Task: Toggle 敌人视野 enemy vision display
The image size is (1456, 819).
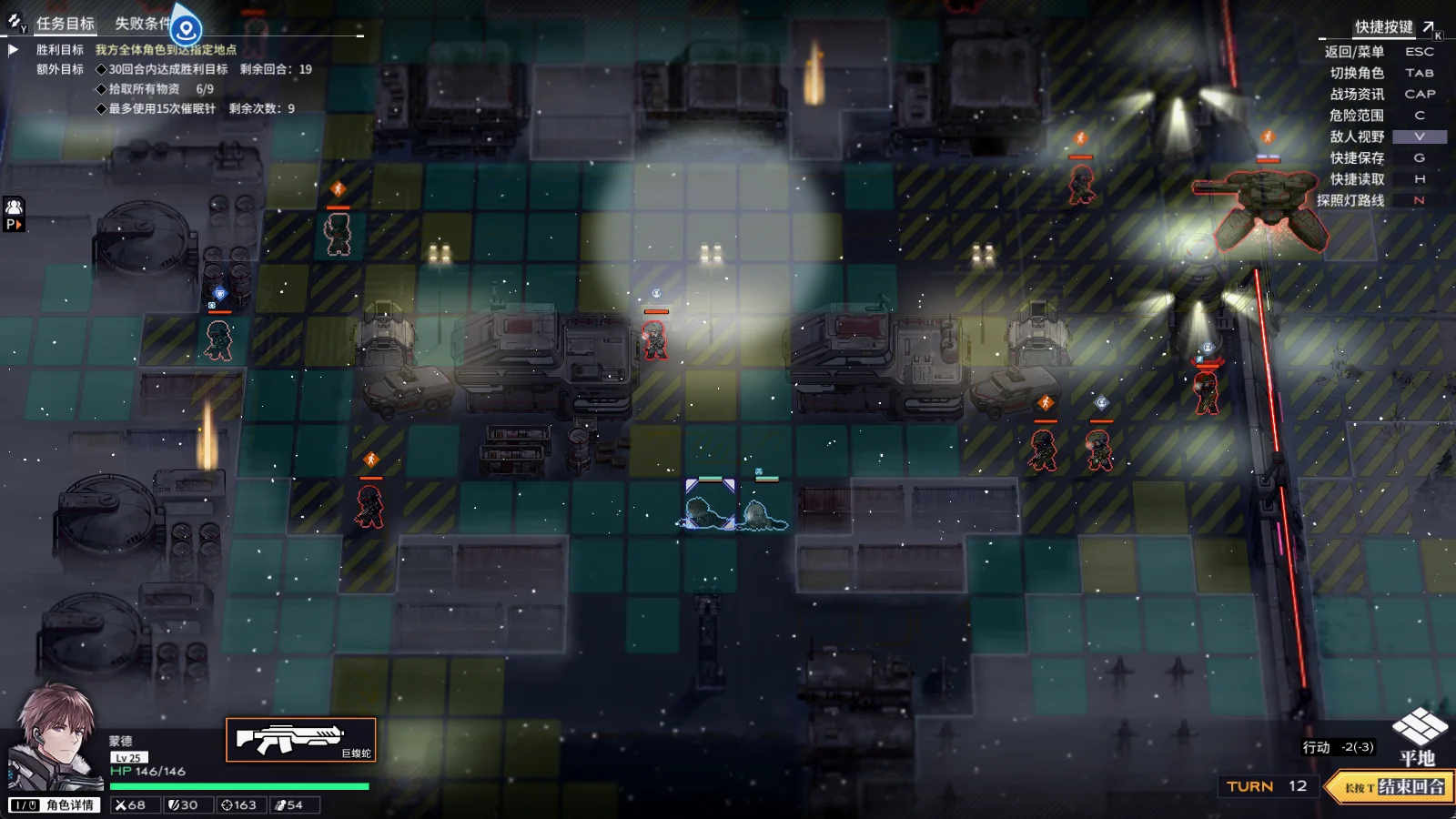Action: point(1357,136)
